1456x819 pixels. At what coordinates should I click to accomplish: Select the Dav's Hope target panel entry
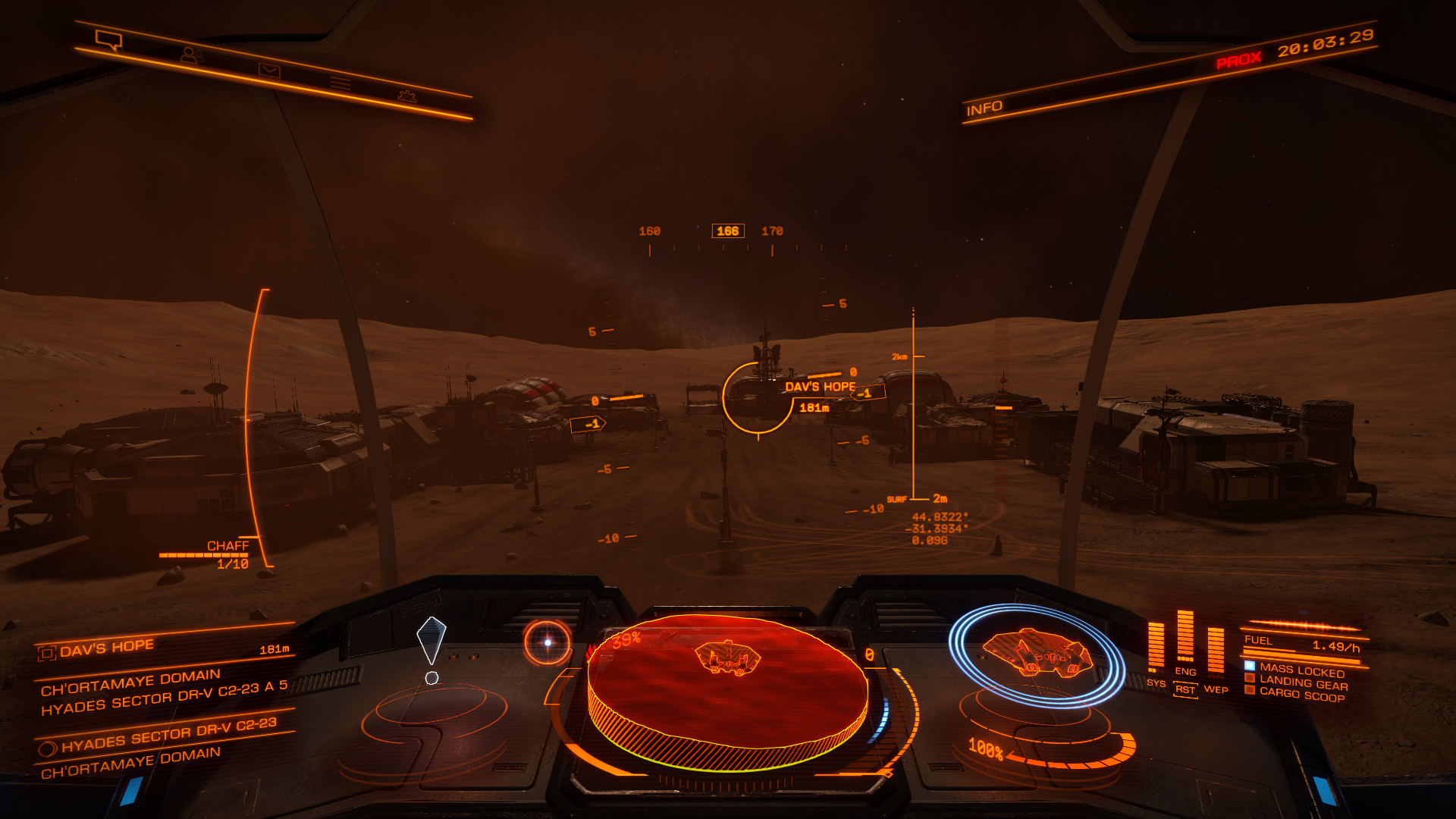click(106, 648)
